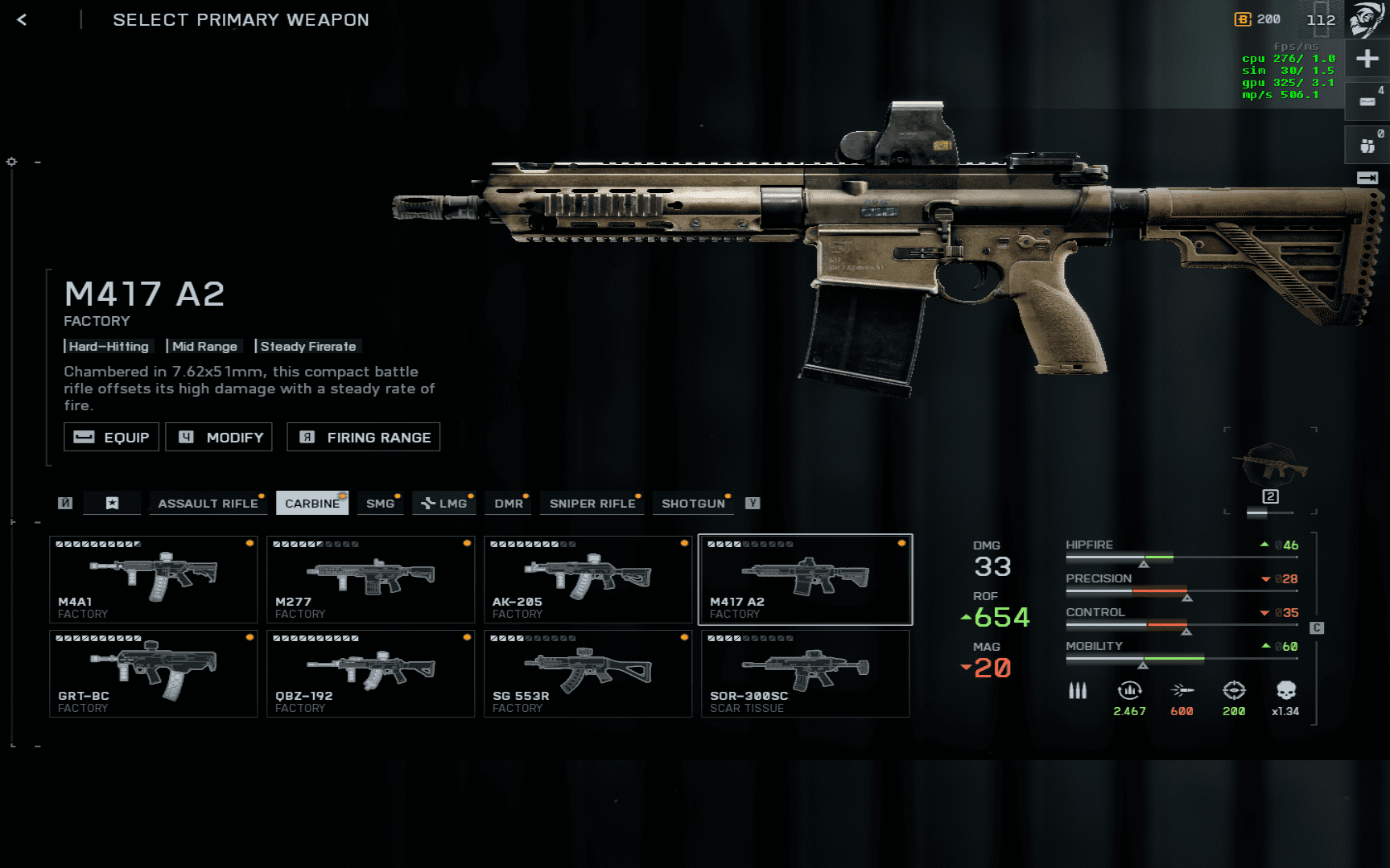Select the M4A1 Factory weapon tile
1390x868 pixels.
coord(154,579)
